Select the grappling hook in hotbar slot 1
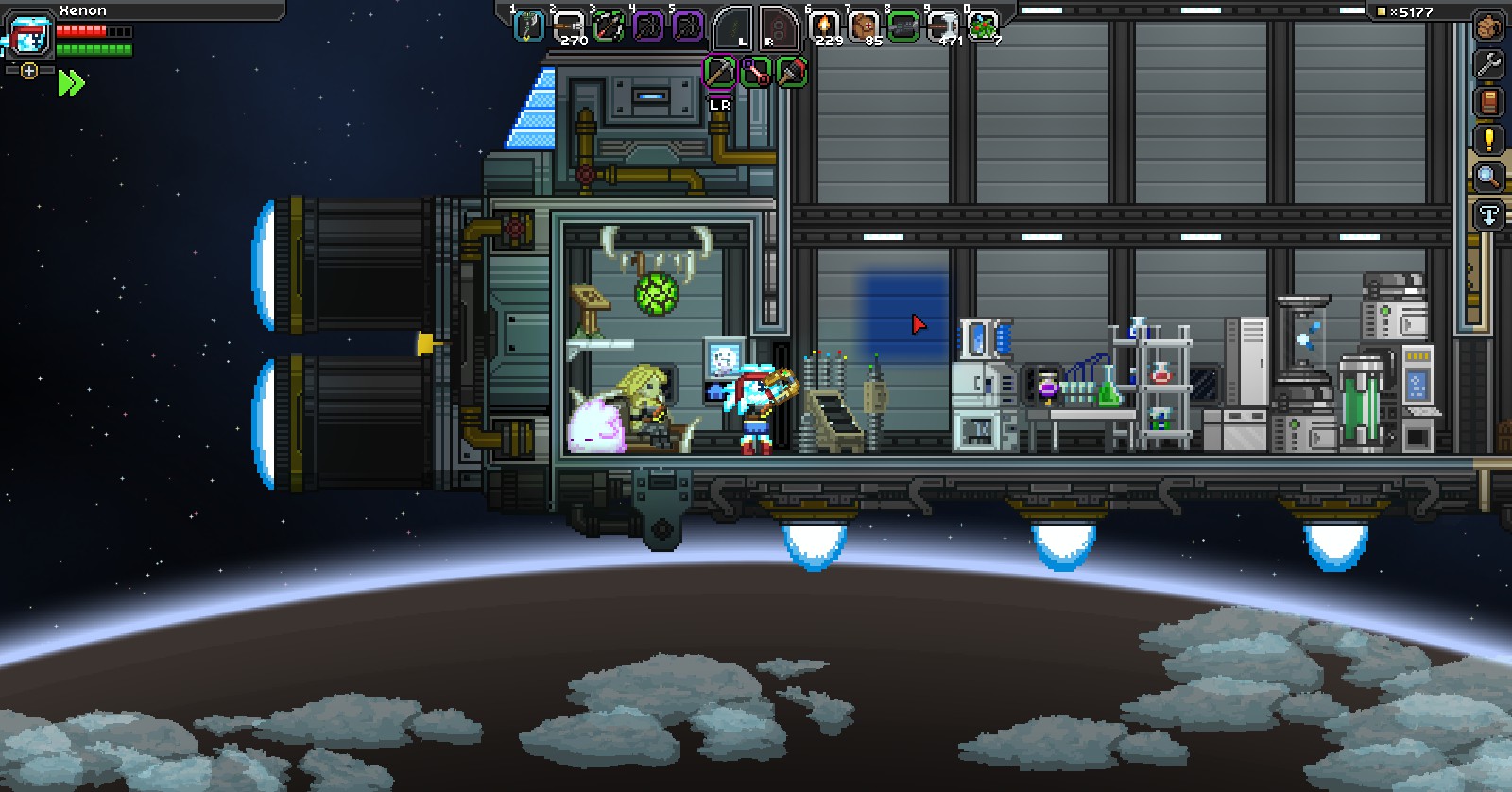Image resolution: width=1512 pixels, height=792 pixels. 528,26
